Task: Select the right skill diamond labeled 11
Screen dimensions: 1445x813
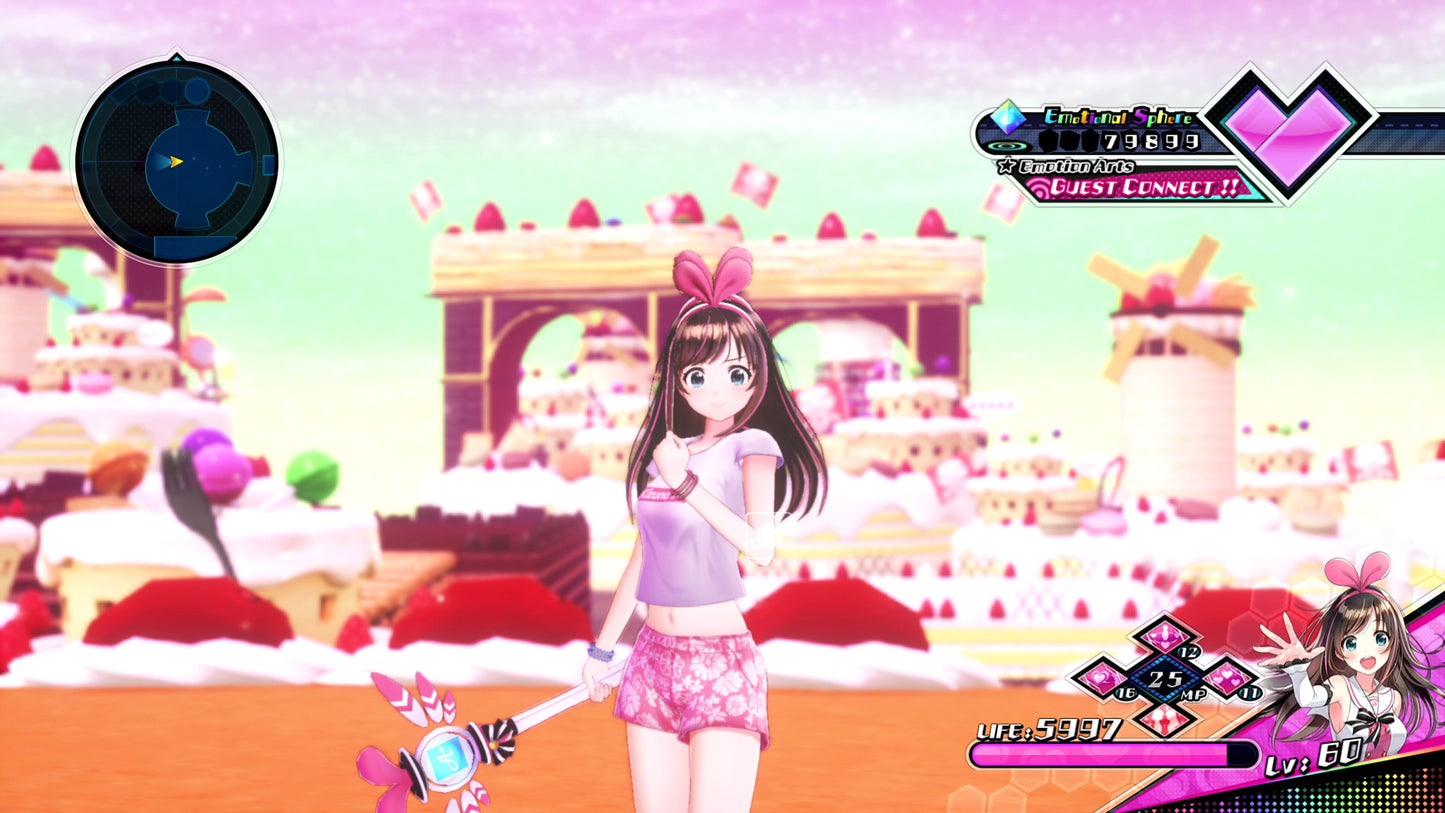Action: pos(1228,679)
